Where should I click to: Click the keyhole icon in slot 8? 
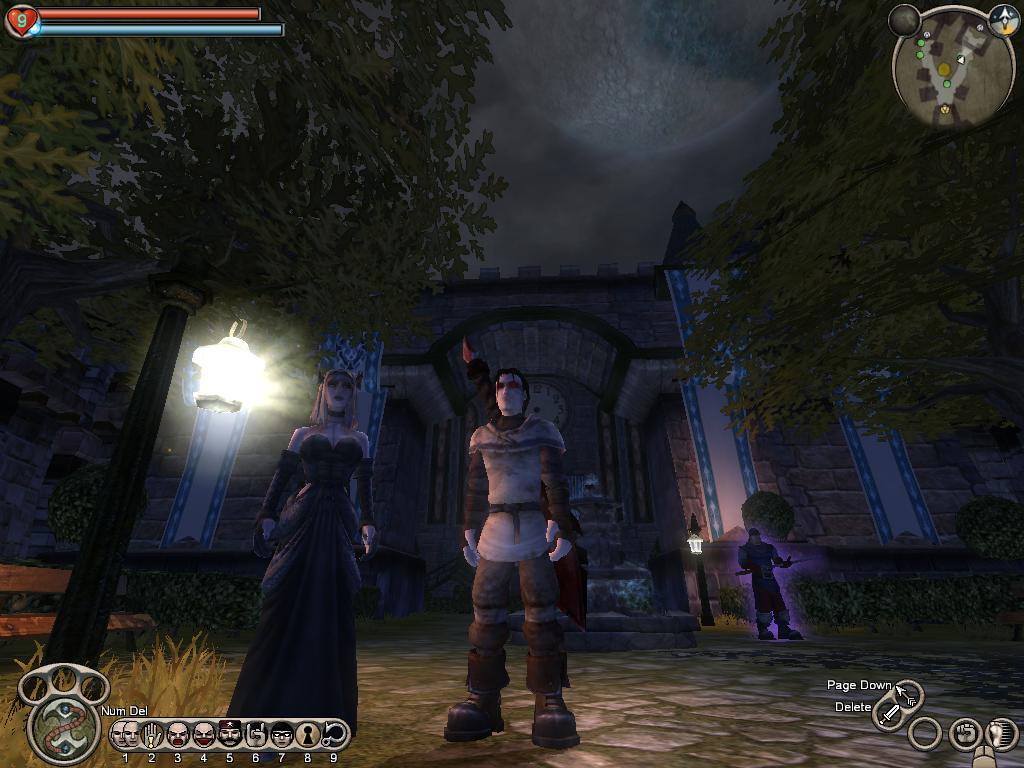(308, 735)
